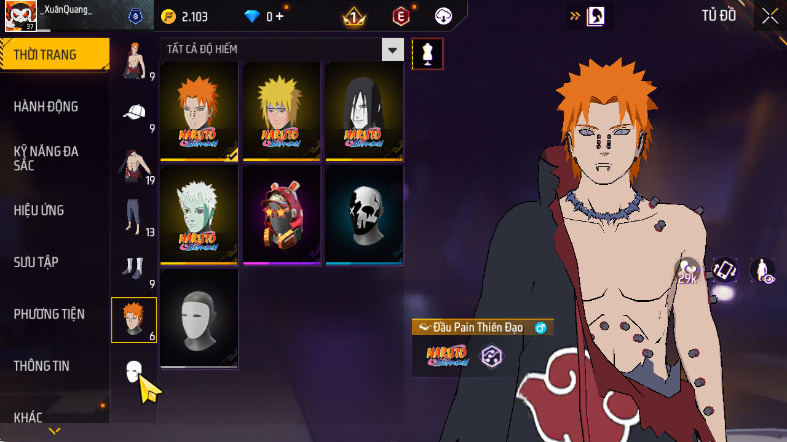Add diamonds with the plus button

click(x=279, y=16)
